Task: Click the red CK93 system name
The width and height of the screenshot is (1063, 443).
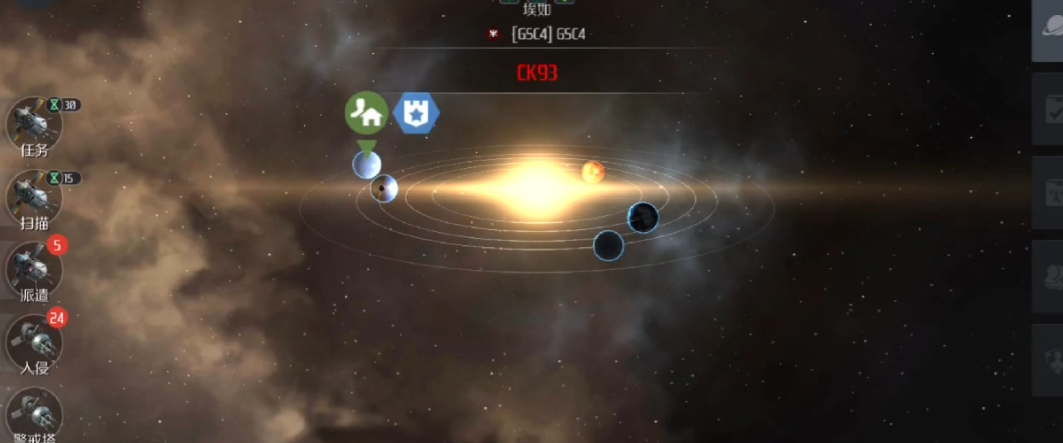Action: pos(537,73)
